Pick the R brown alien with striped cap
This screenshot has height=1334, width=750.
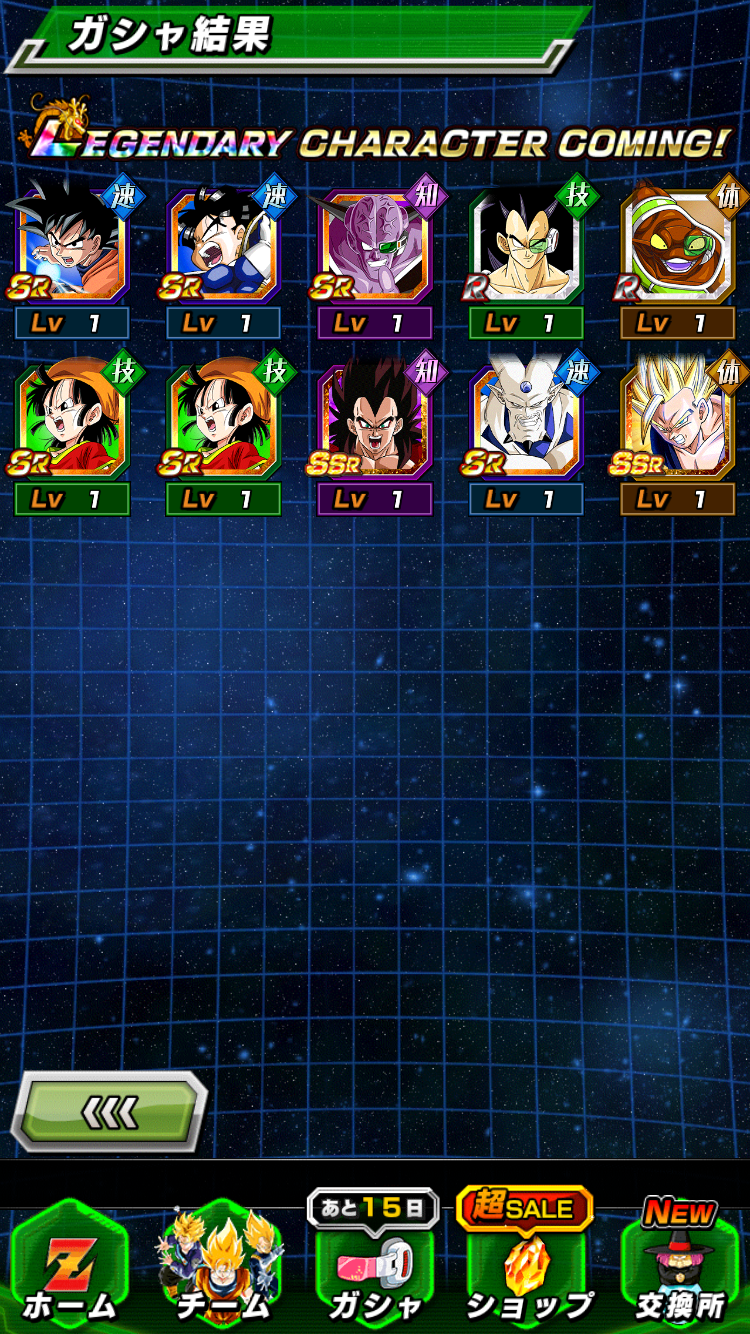(x=678, y=247)
